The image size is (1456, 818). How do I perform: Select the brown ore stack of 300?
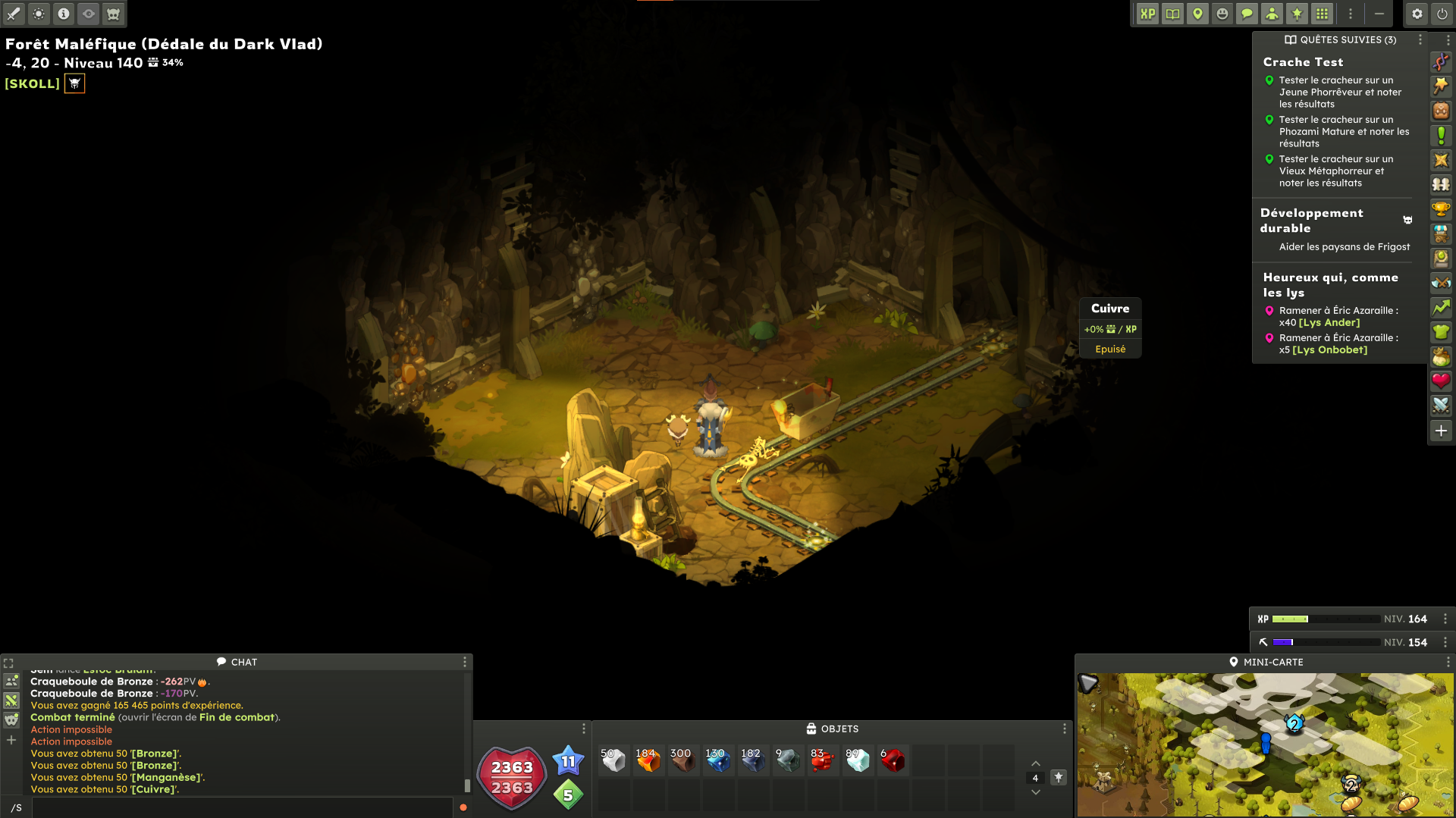pos(682,760)
